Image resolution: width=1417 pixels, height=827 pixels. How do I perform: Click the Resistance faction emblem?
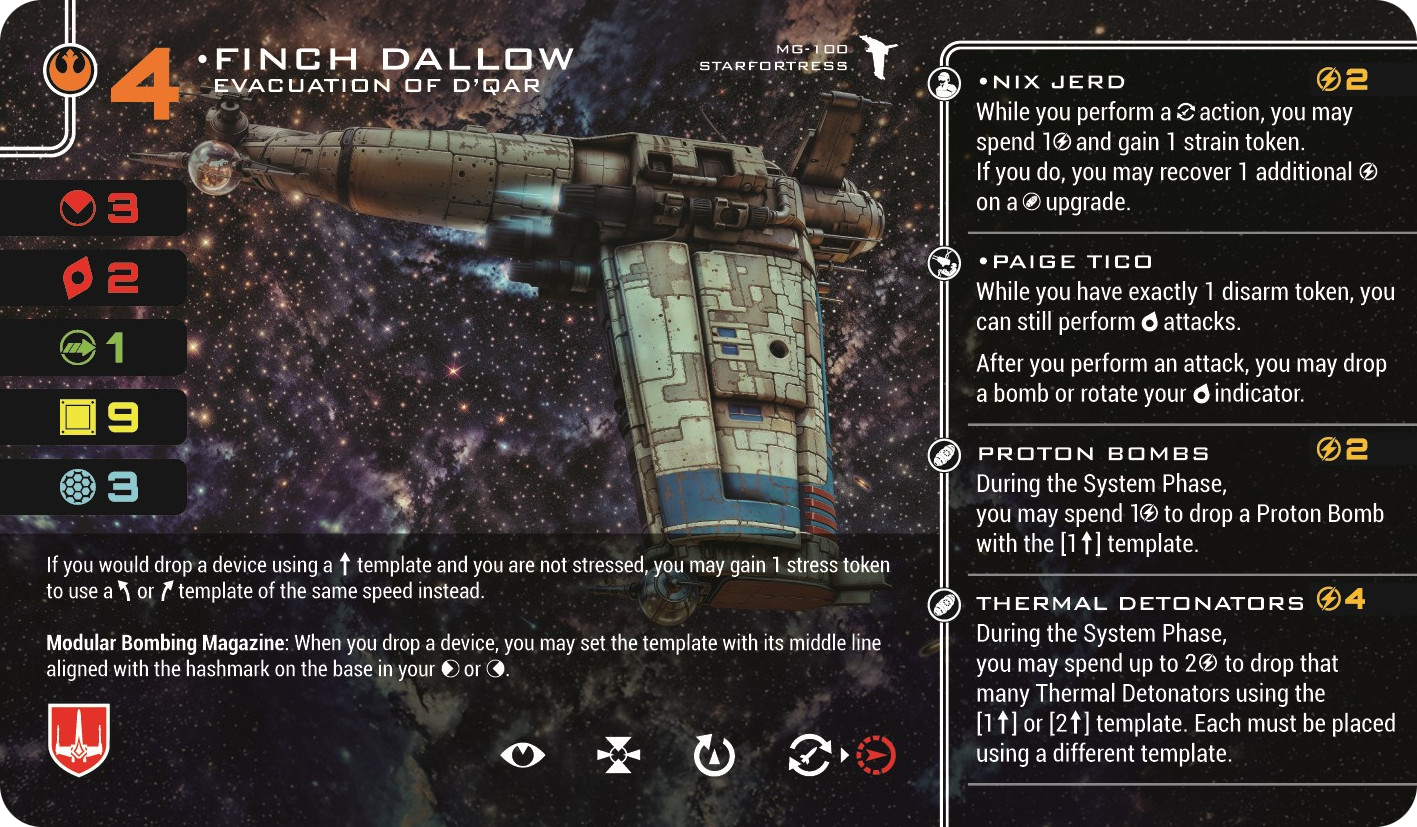pyautogui.click(x=70, y=70)
